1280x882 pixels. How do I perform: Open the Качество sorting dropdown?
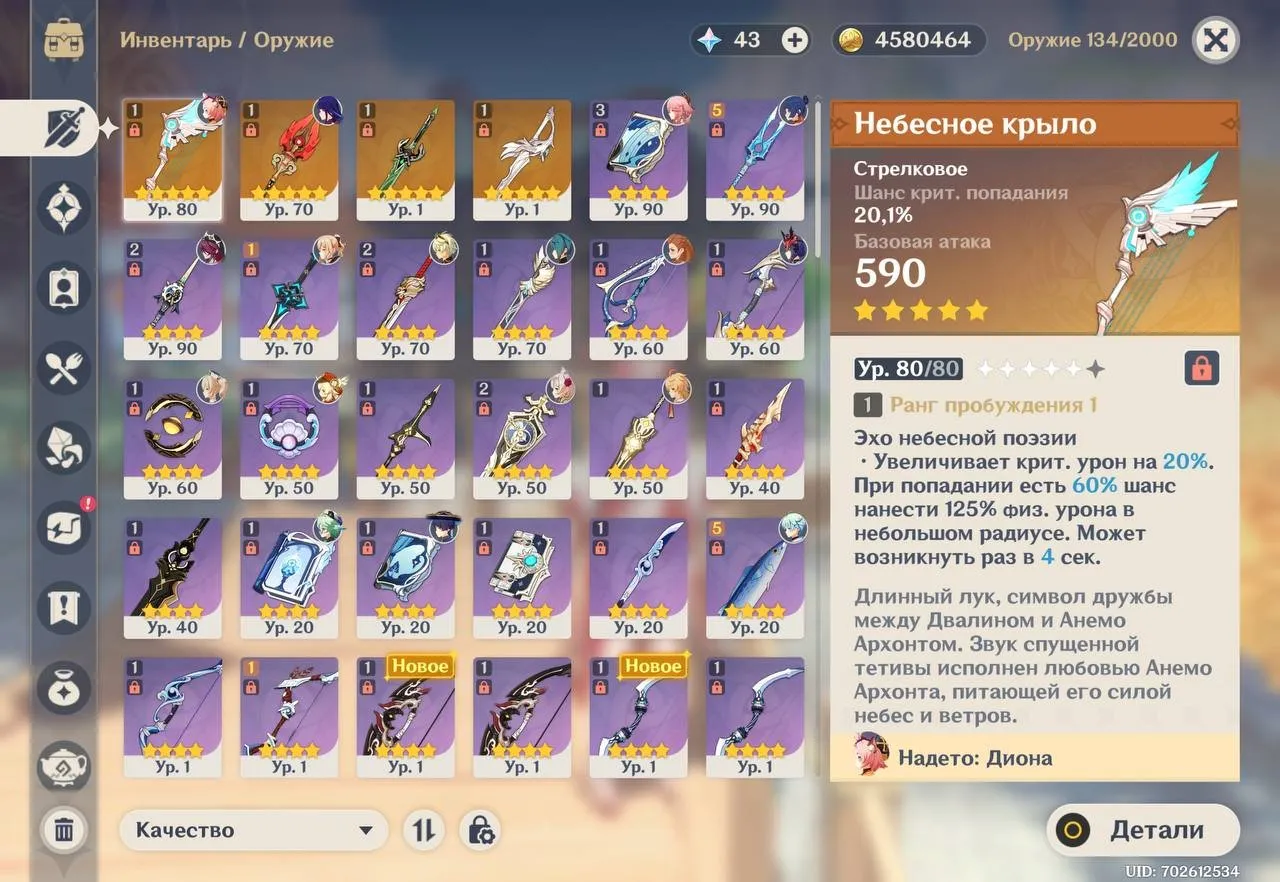coord(255,830)
